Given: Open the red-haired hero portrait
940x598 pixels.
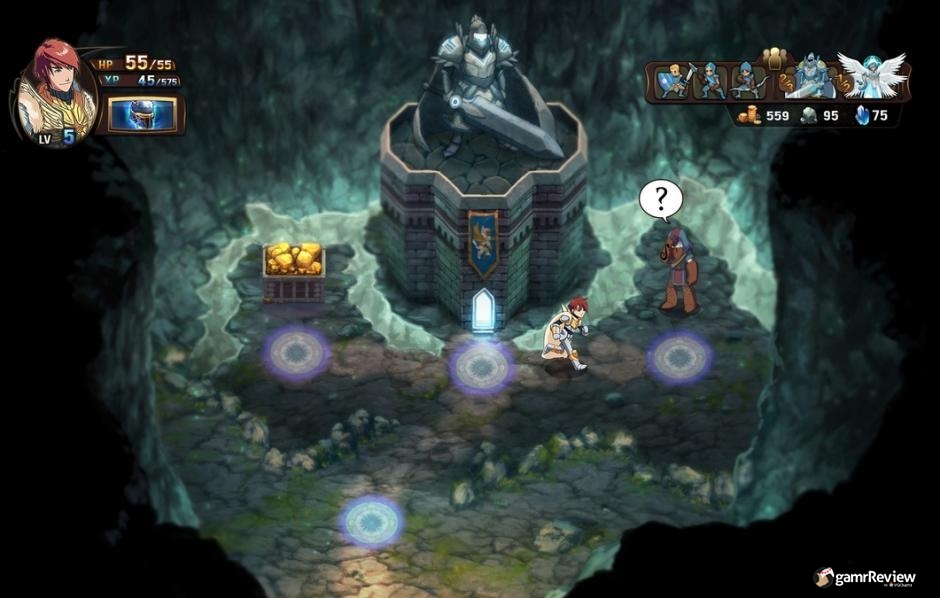Looking at the screenshot, I should click(57, 92).
